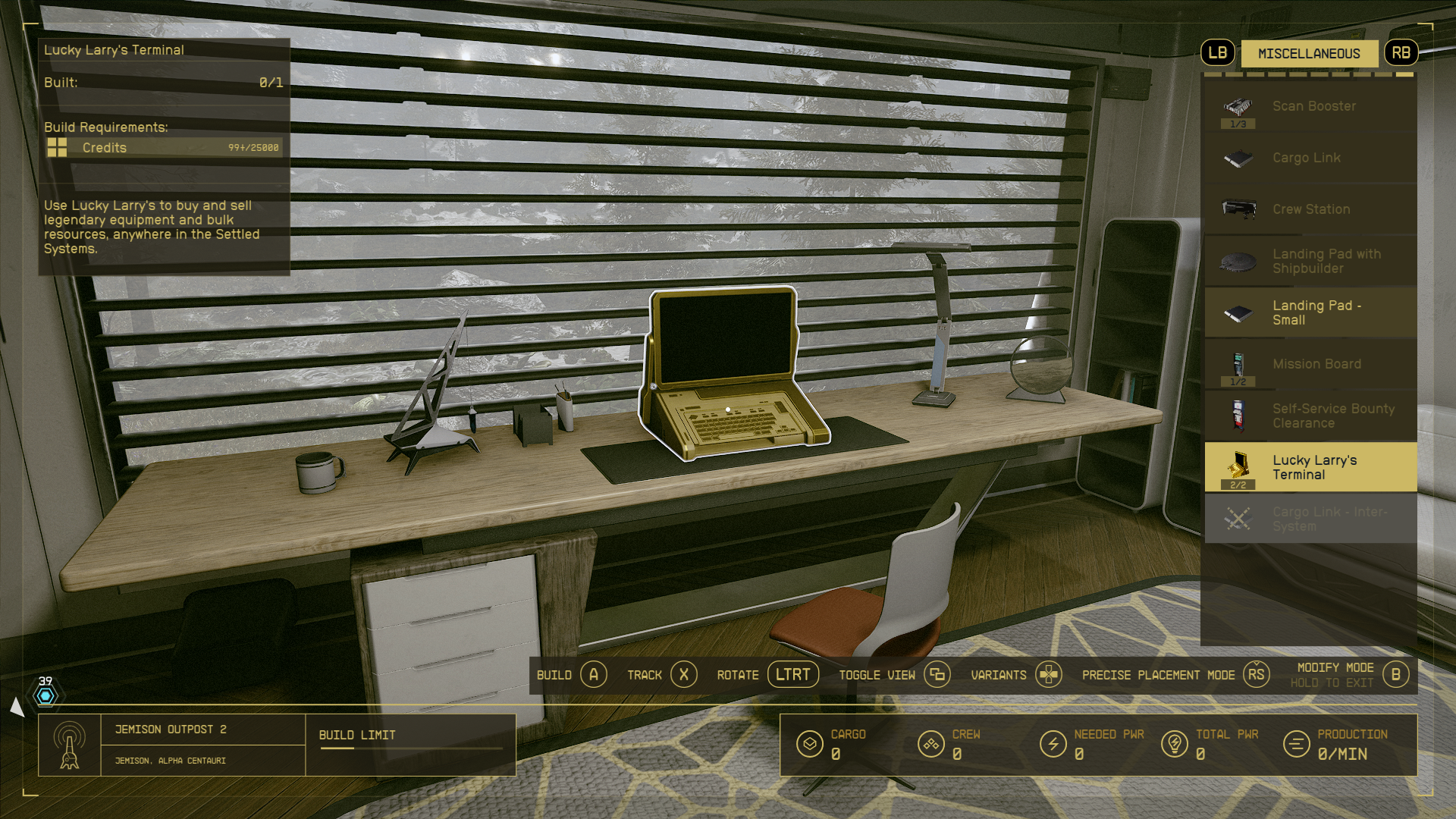Viewport: 1456px width, 819px height.
Task: Click the Landing Pad with Shipbuilder icon
Action: (x=1238, y=262)
